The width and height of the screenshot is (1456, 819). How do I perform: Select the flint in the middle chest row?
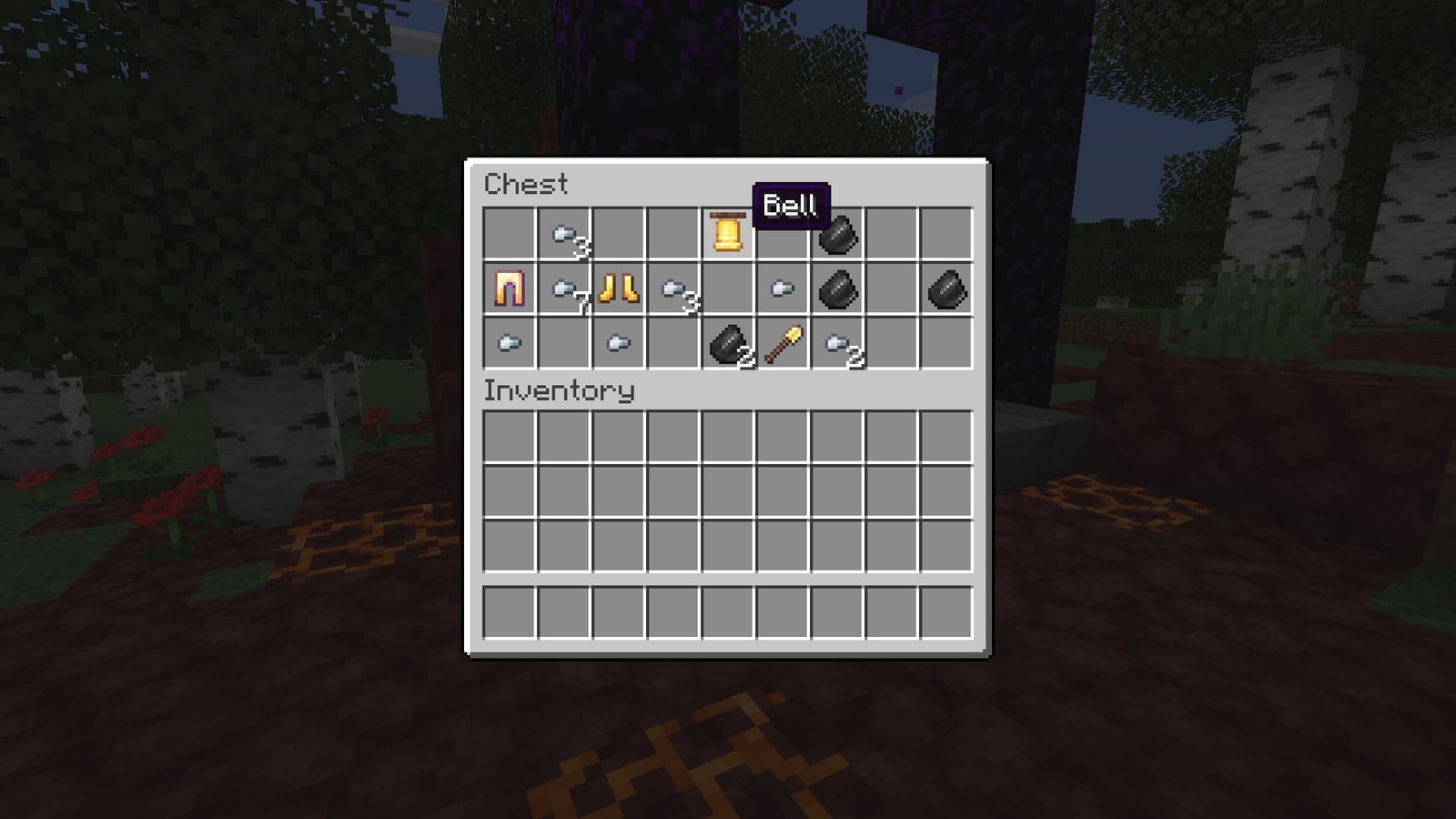coord(835,291)
